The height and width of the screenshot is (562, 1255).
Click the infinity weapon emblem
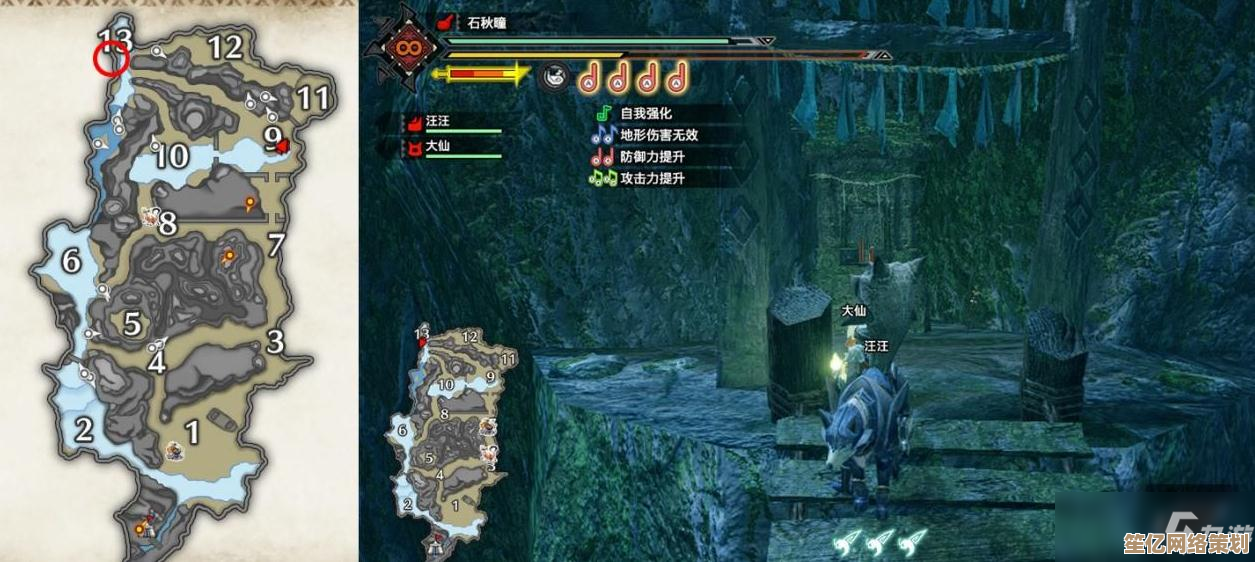407,48
